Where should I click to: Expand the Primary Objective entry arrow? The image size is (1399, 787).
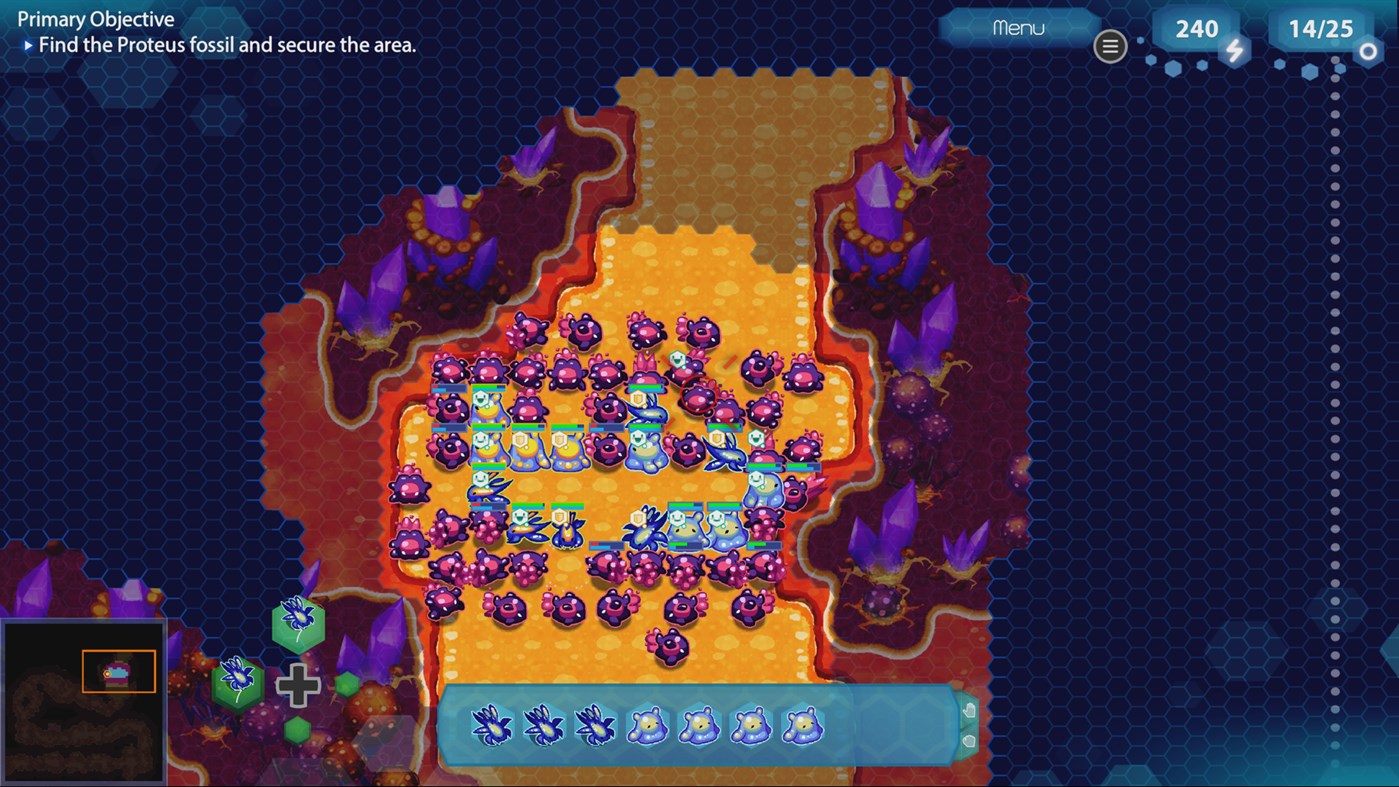point(30,44)
